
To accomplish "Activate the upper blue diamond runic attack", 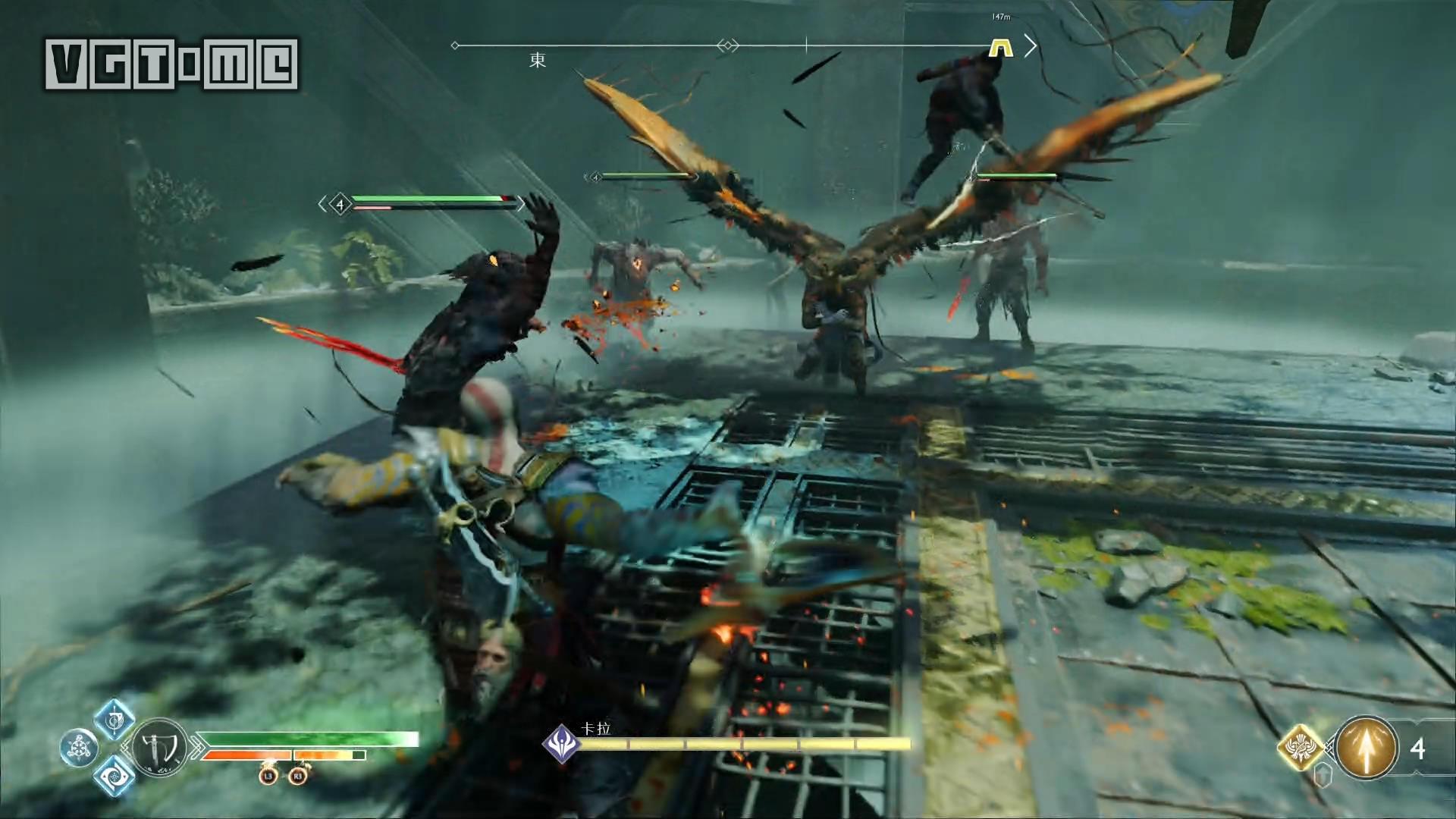I will click(x=115, y=719).
